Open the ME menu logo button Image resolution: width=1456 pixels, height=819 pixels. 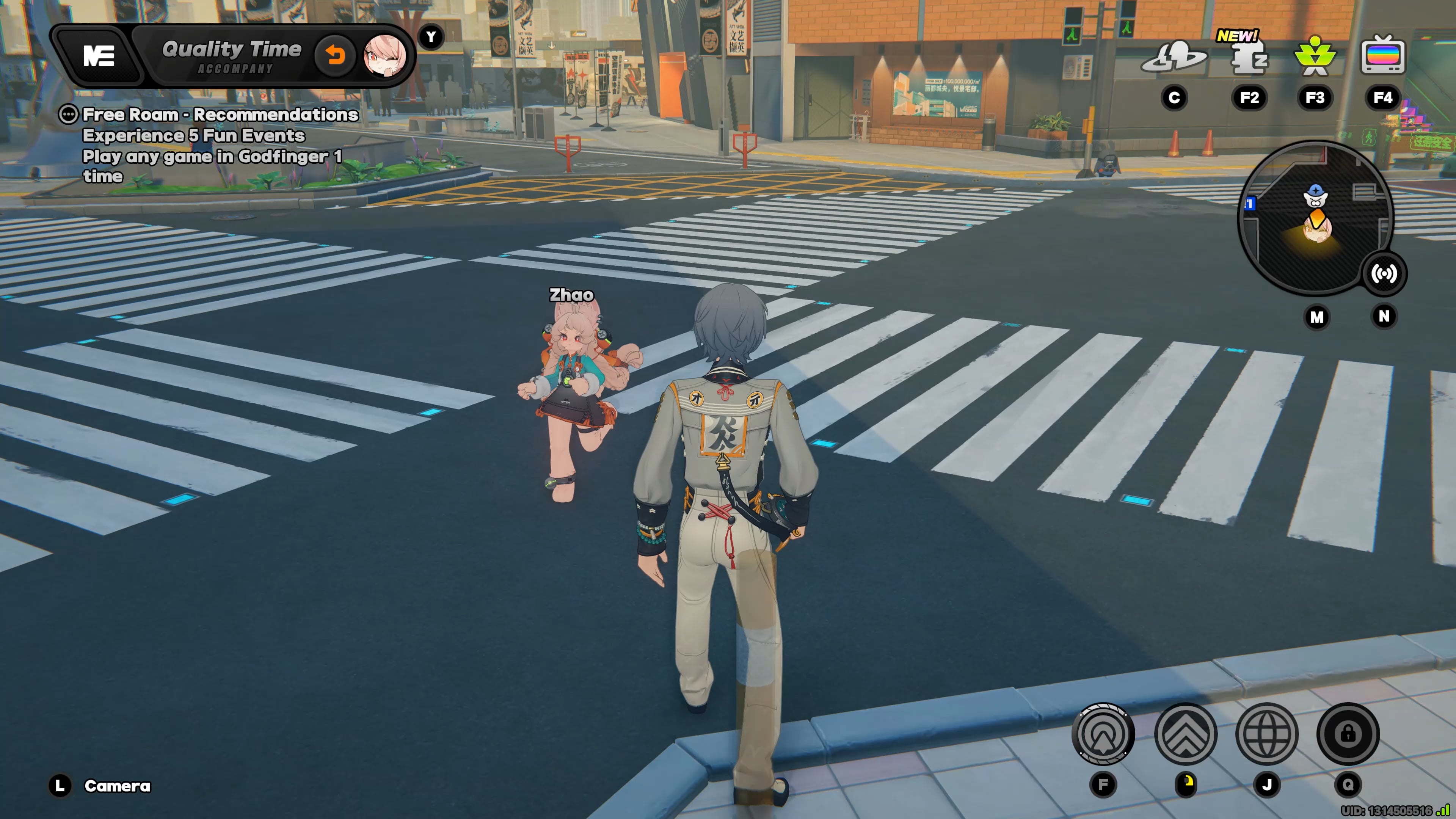(x=99, y=56)
